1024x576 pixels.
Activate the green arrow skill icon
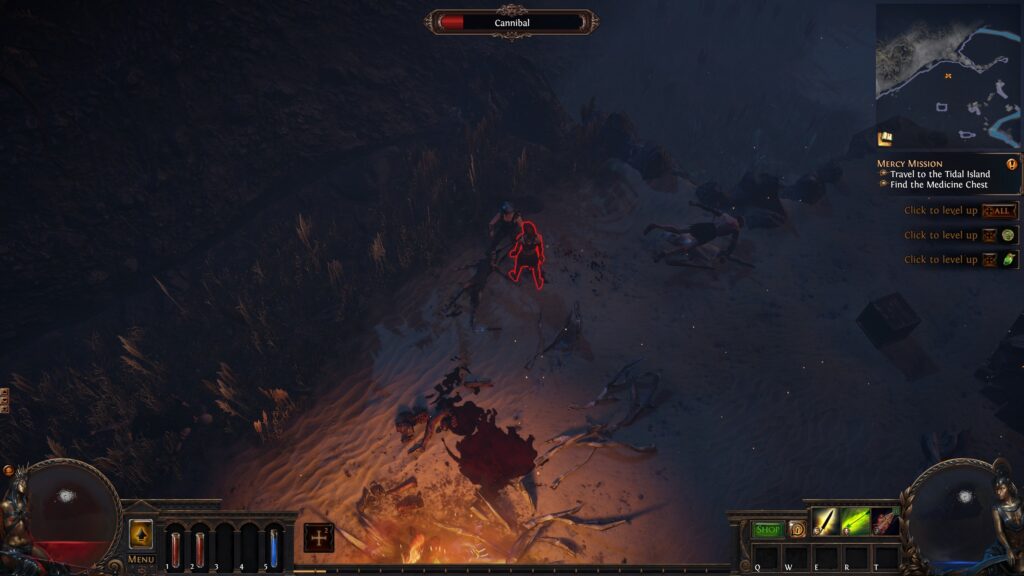tap(854, 521)
